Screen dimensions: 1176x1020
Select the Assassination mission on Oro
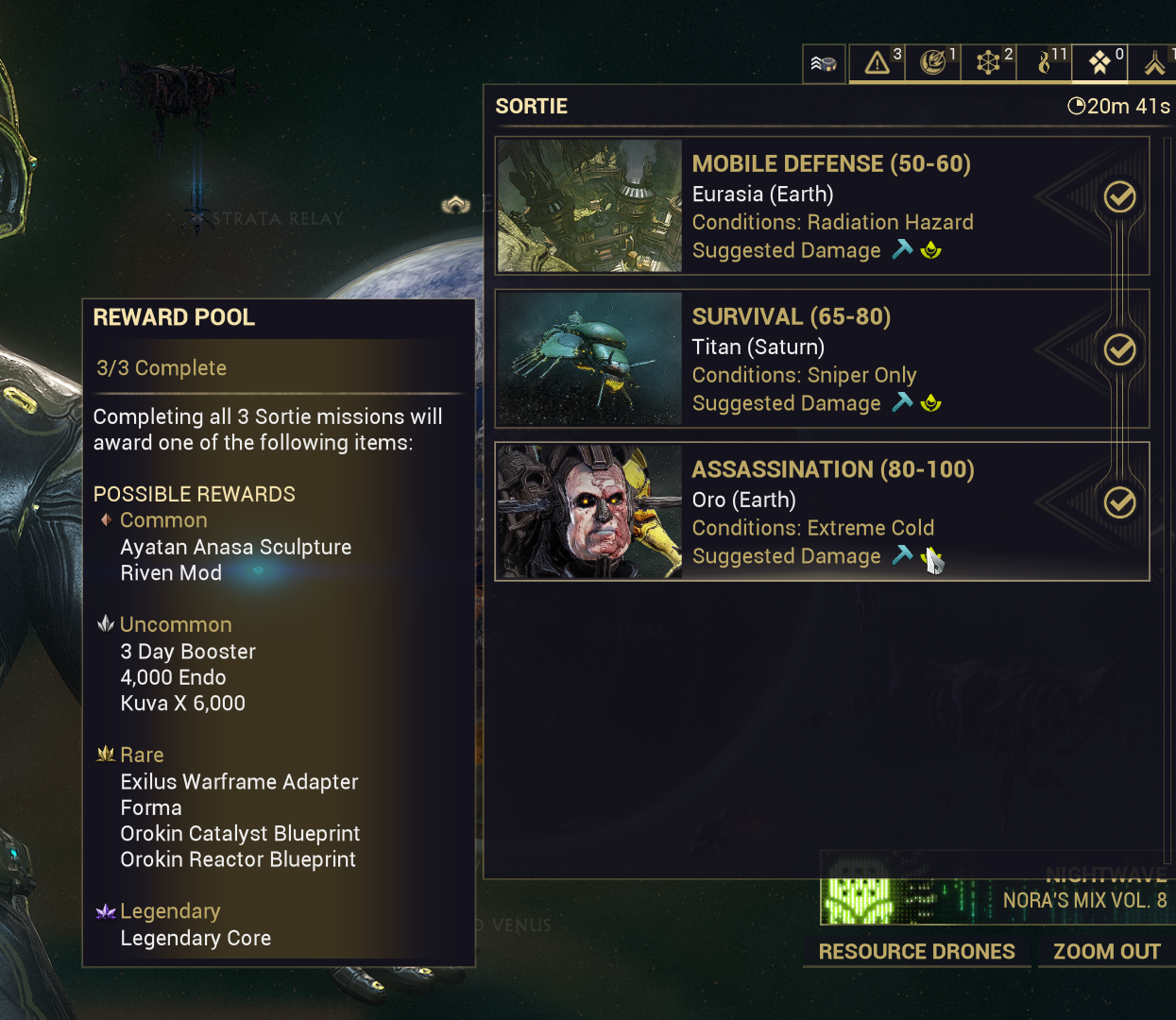pyautogui.click(x=822, y=512)
